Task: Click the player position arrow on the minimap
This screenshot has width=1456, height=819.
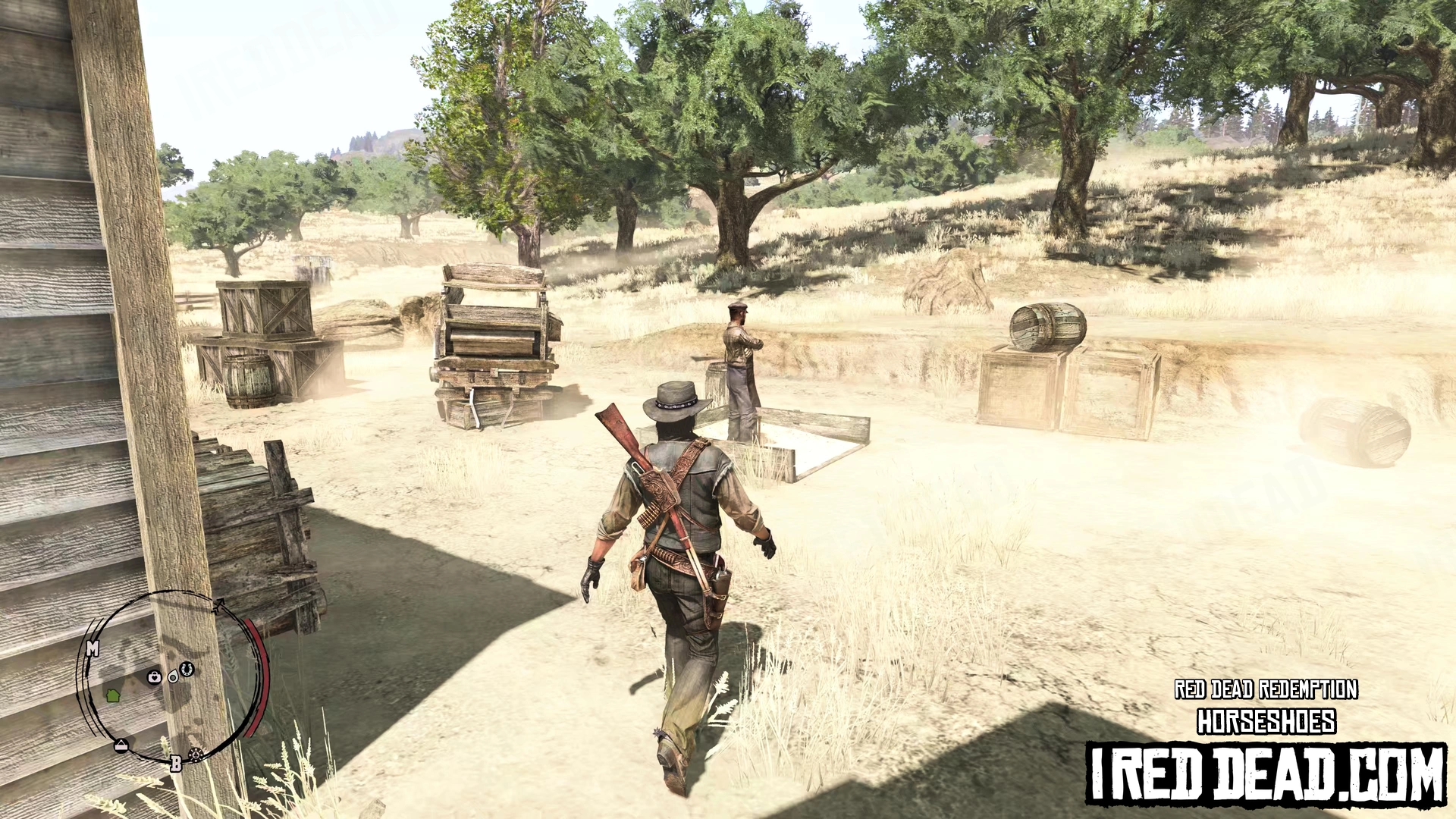Action: (174, 676)
